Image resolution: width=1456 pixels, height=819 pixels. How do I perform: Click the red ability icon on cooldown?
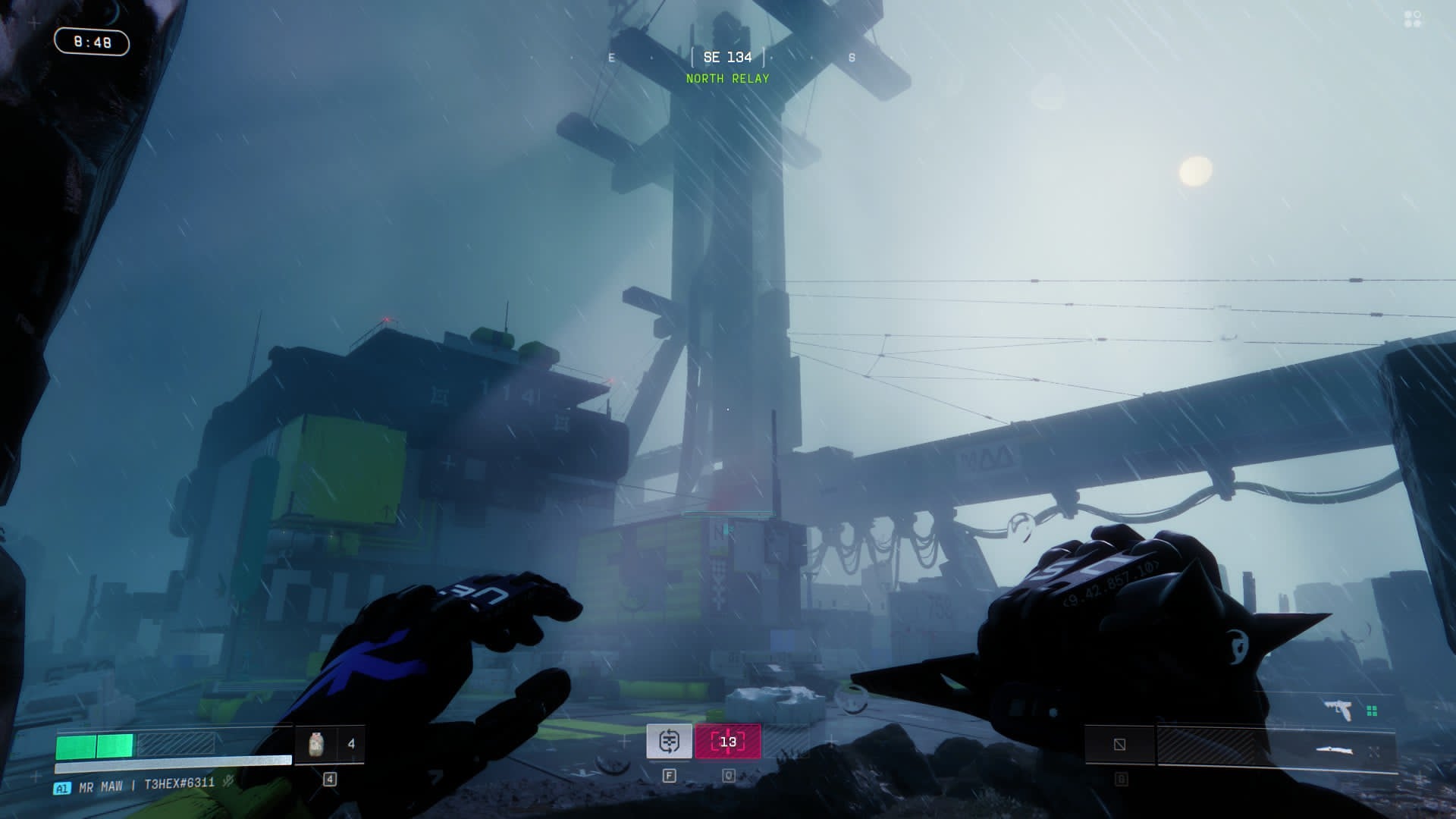tap(728, 742)
